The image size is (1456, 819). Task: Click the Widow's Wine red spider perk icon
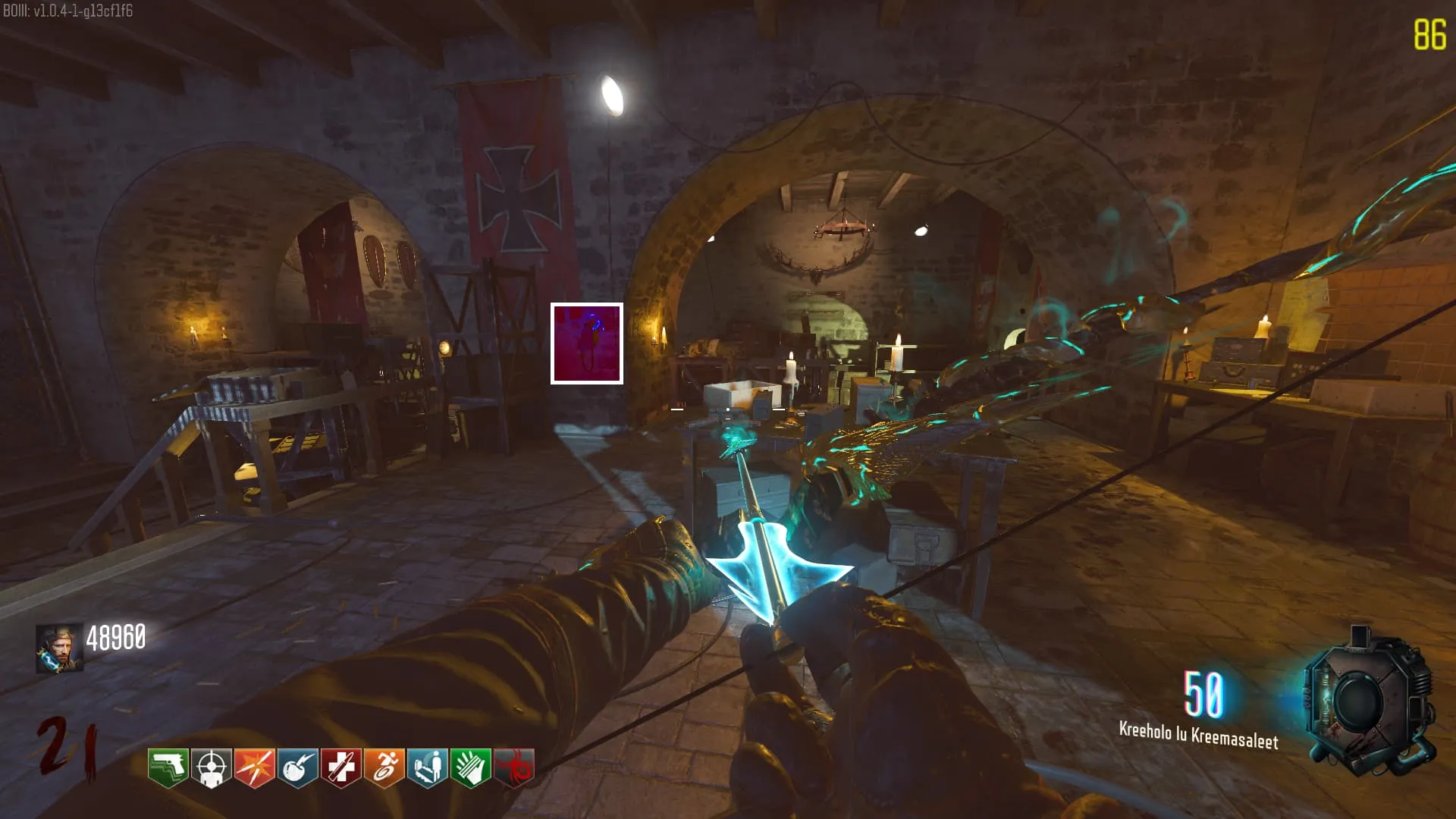point(513,767)
